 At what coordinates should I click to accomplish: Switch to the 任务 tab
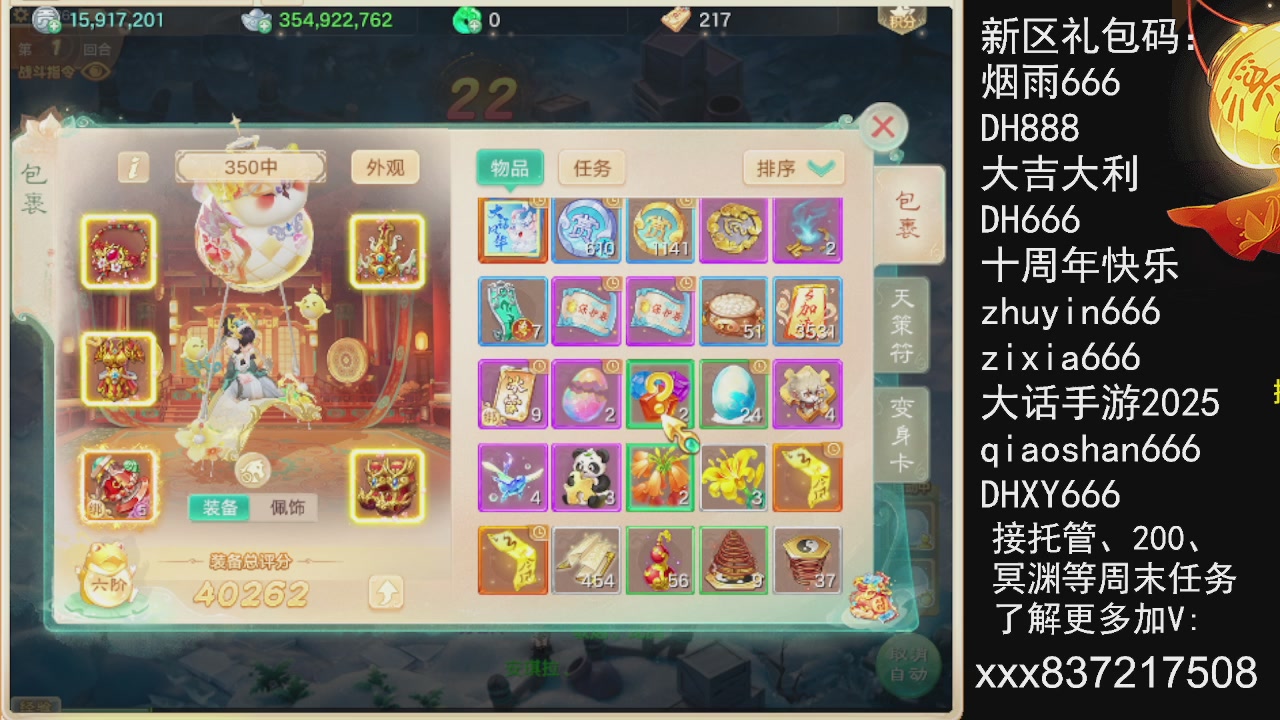(592, 168)
